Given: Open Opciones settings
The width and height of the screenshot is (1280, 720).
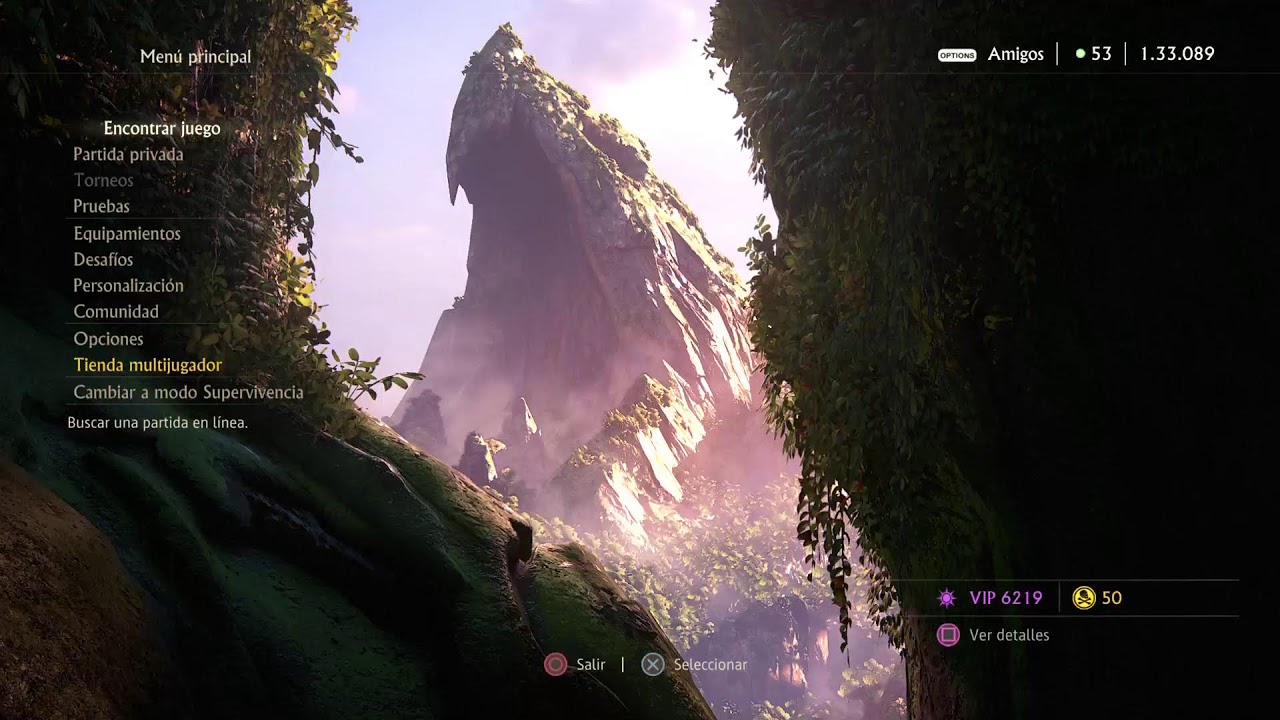Looking at the screenshot, I should pyautogui.click(x=108, y=339).
